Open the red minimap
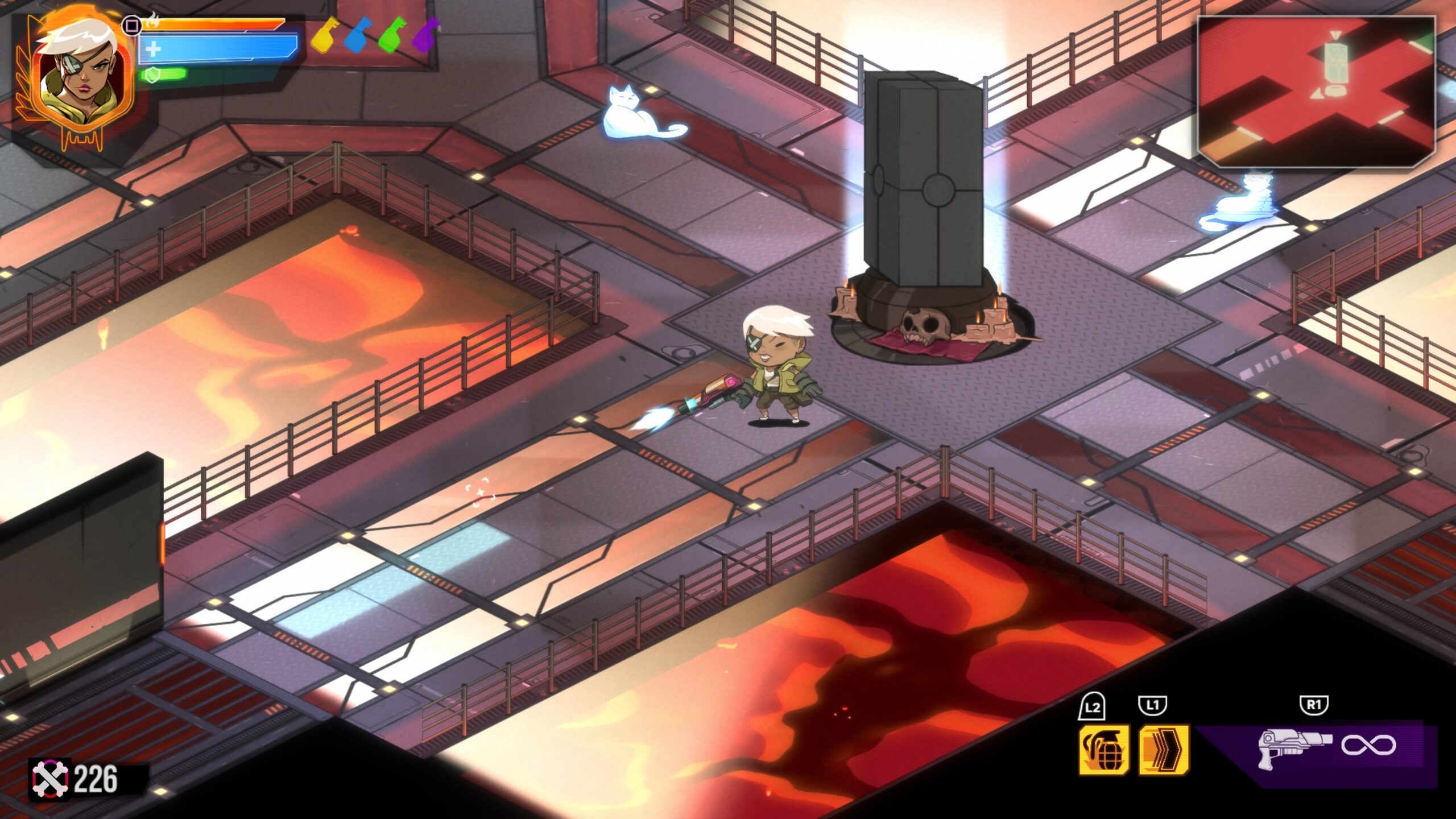Screen dimensions: 1456x819 pos(1316,92)
